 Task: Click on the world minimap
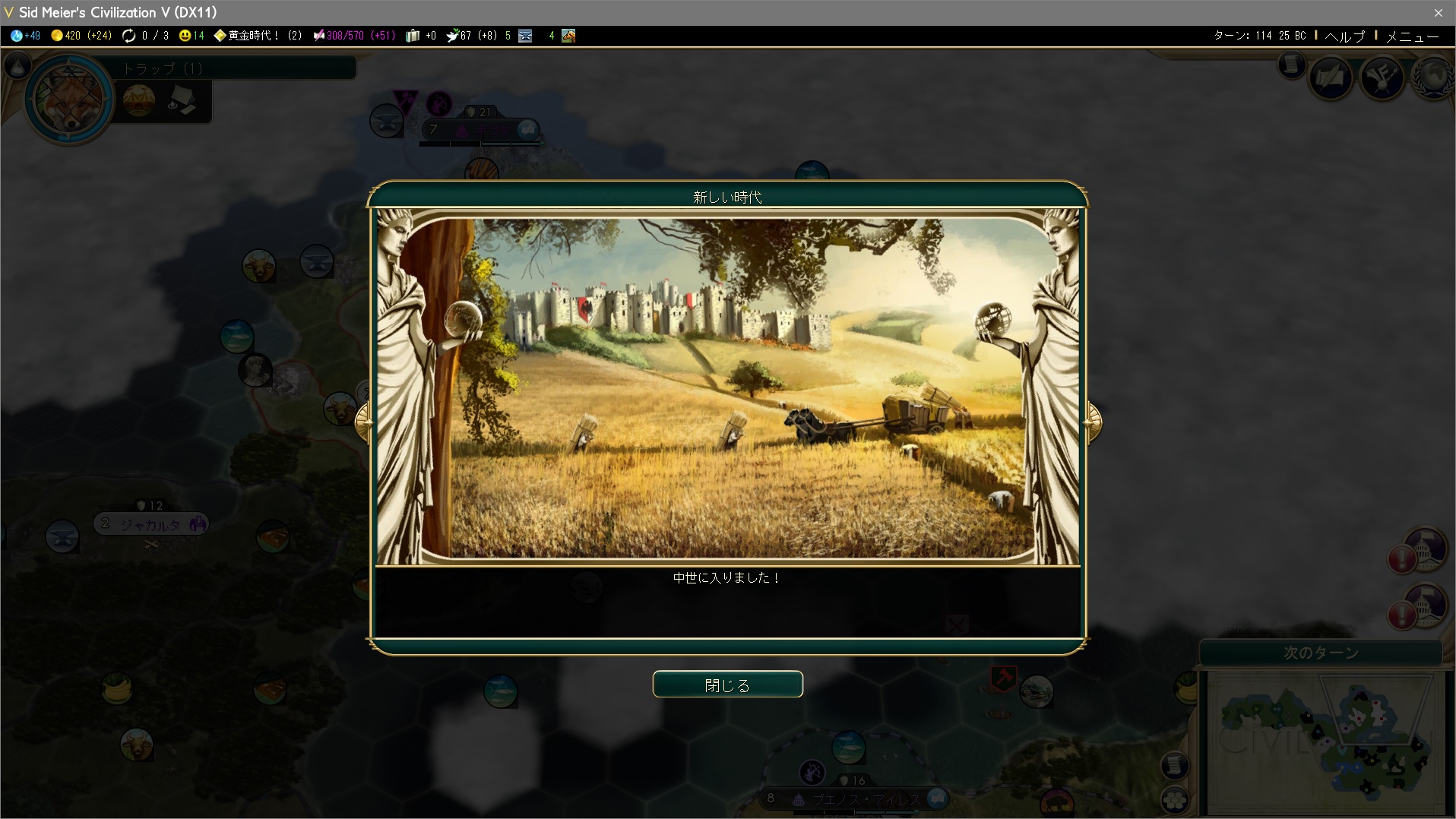tap(1325, 741)
